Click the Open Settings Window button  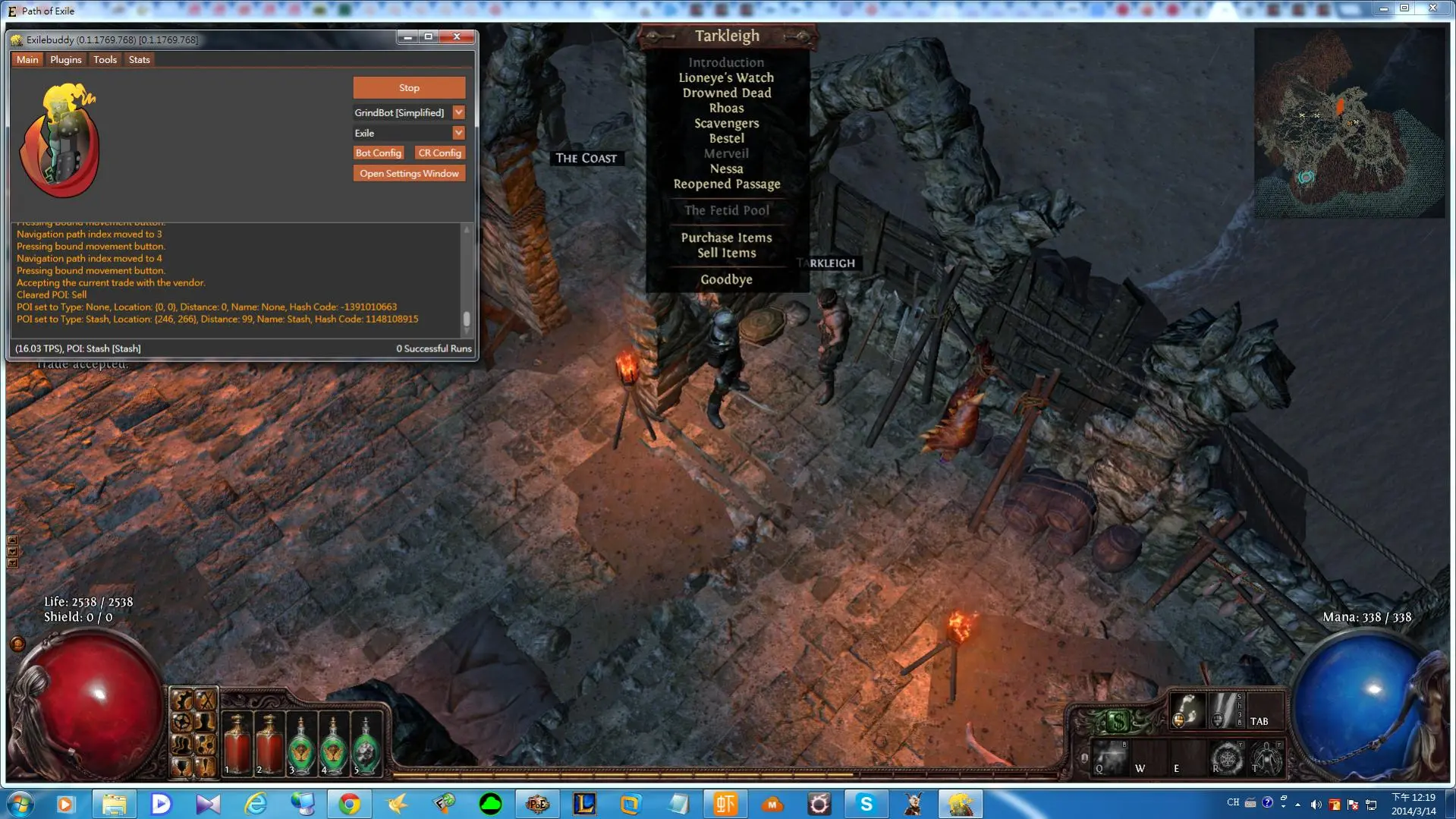click(x=409, y=174)
